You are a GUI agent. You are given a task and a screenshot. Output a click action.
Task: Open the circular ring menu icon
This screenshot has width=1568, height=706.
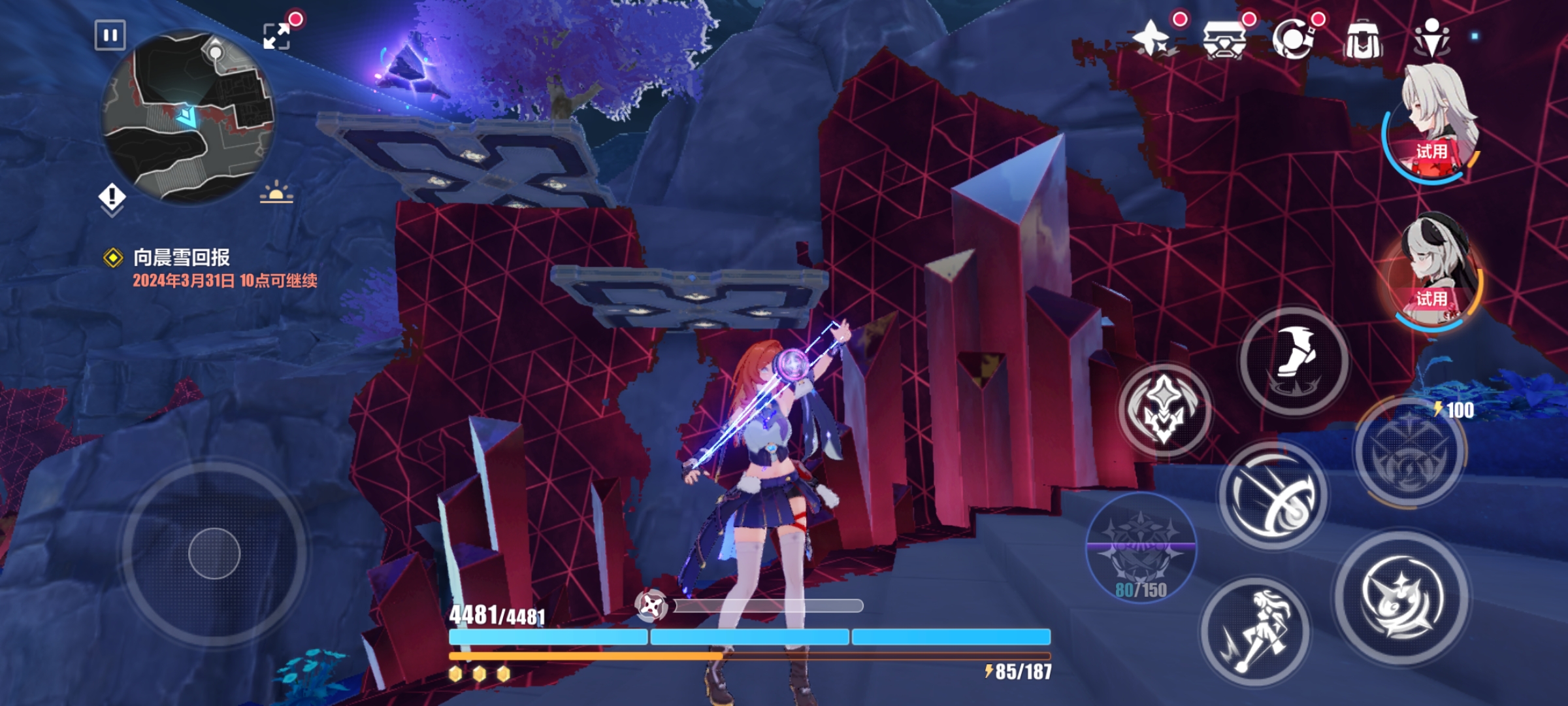[1292, 39]
